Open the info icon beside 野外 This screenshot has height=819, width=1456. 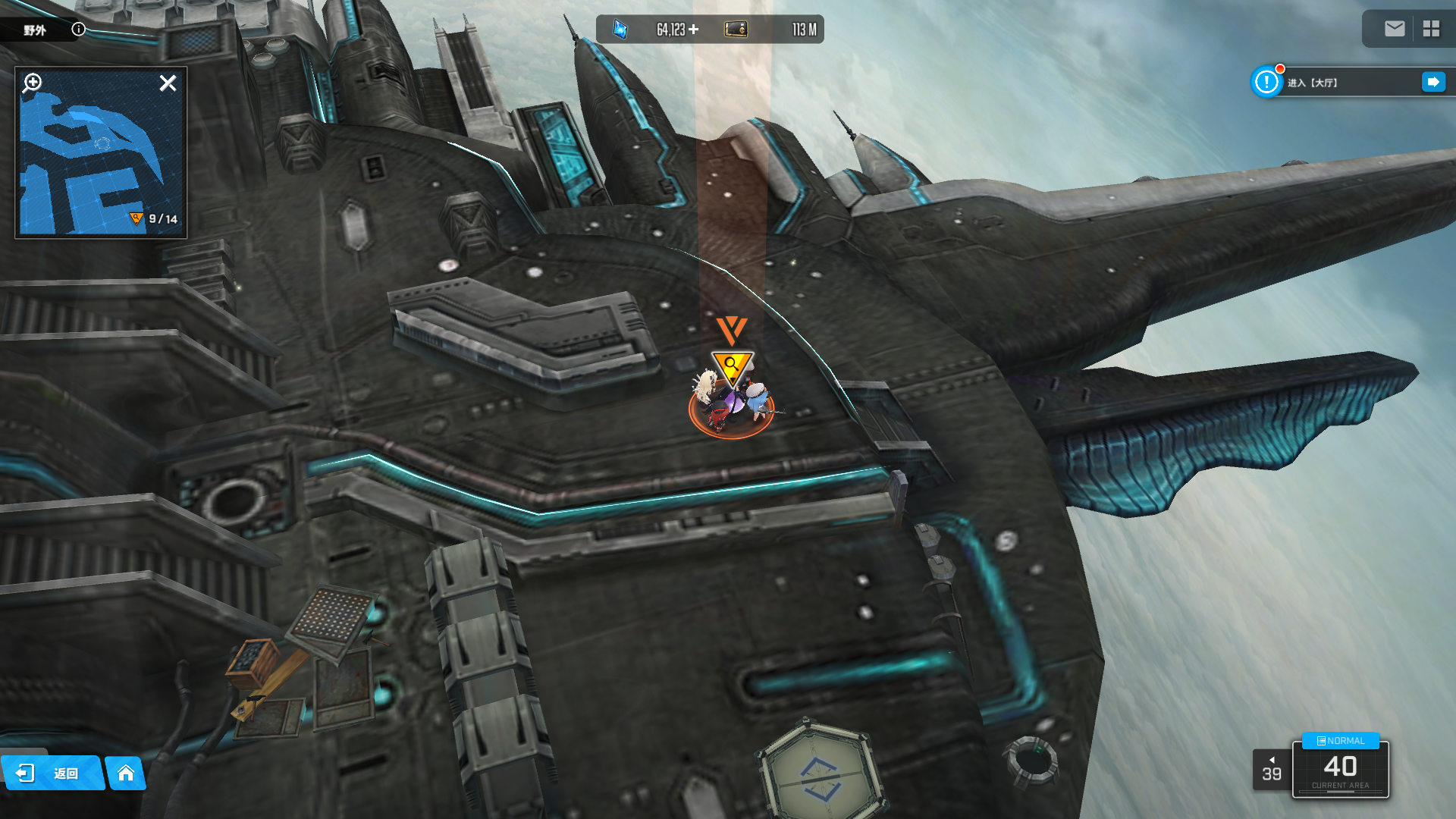click(x=78, y=30)
